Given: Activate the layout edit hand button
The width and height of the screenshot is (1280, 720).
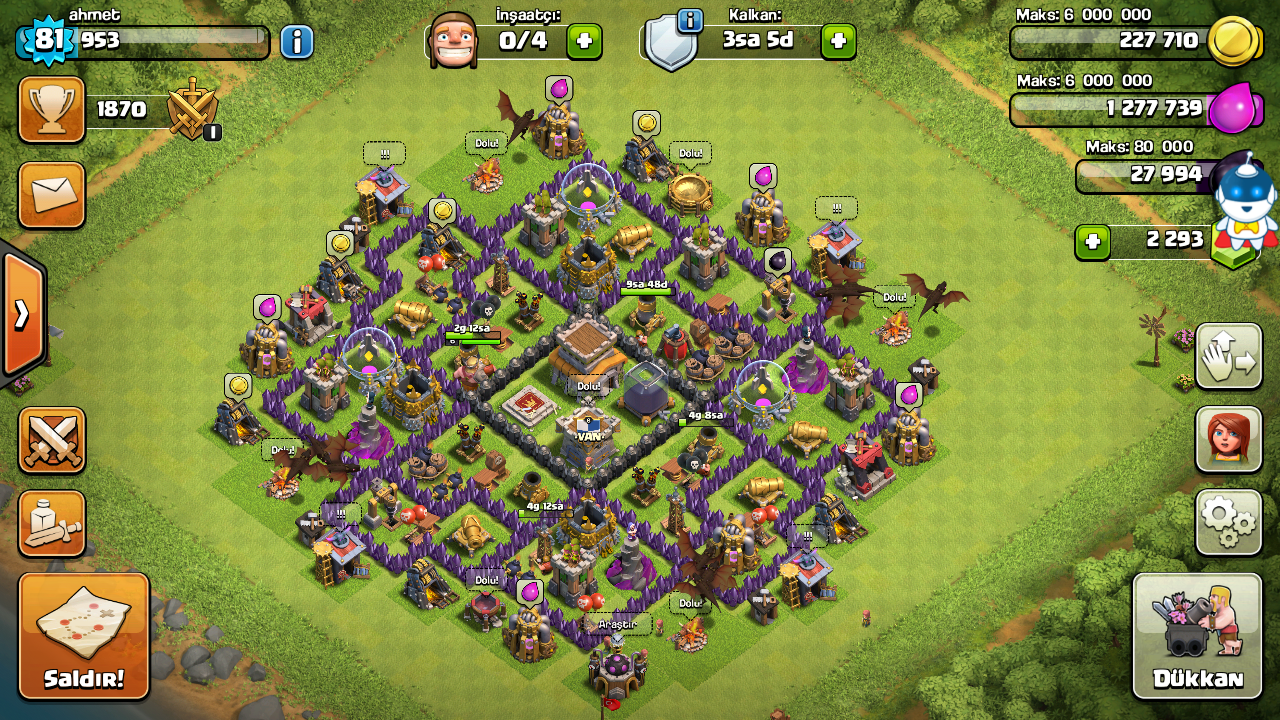Looking at the screenshot, I should tap(1228, 357).
